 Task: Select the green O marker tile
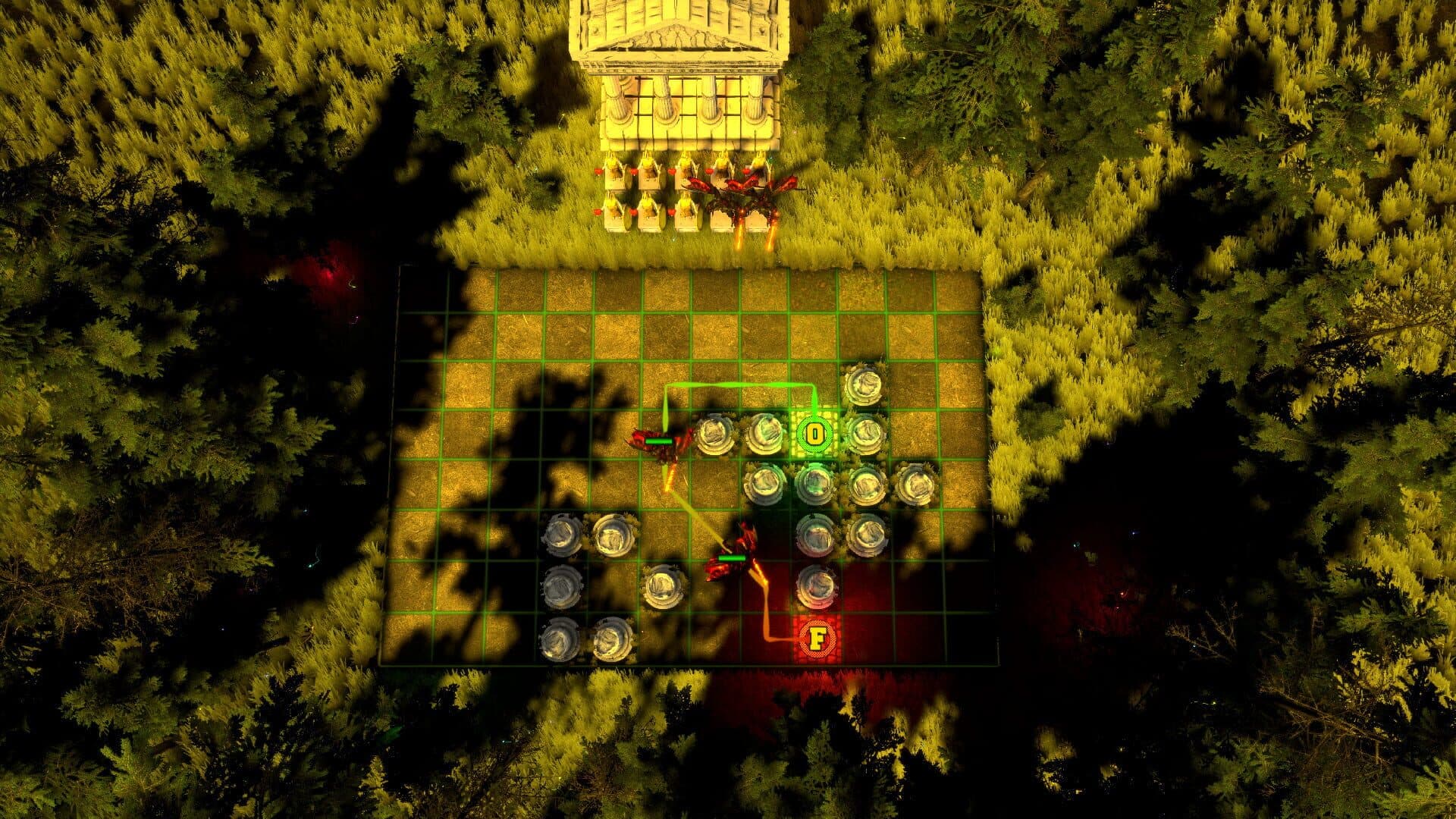(814, 435)
